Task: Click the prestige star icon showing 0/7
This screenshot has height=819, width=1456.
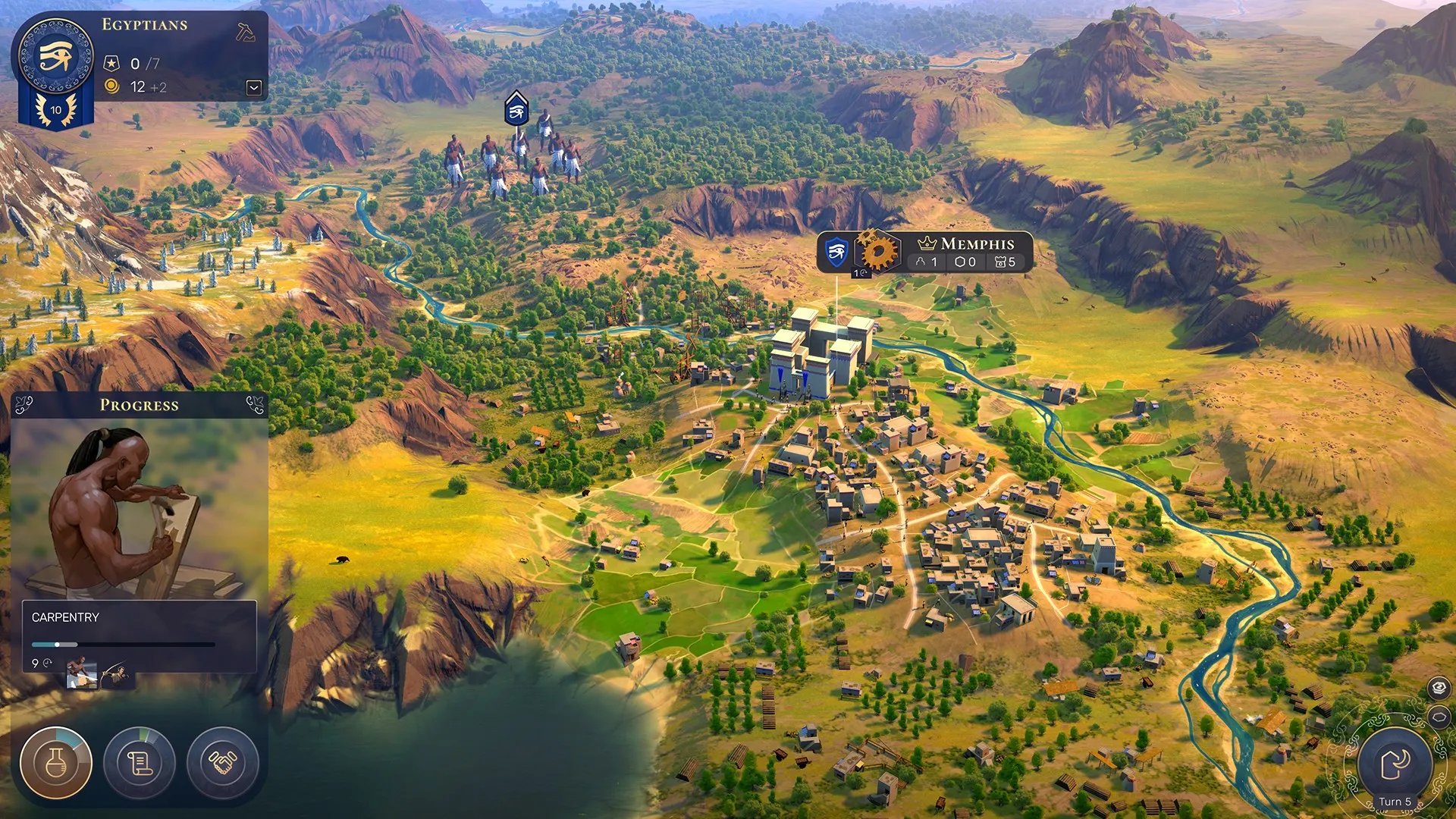Action: coord(113,64)
